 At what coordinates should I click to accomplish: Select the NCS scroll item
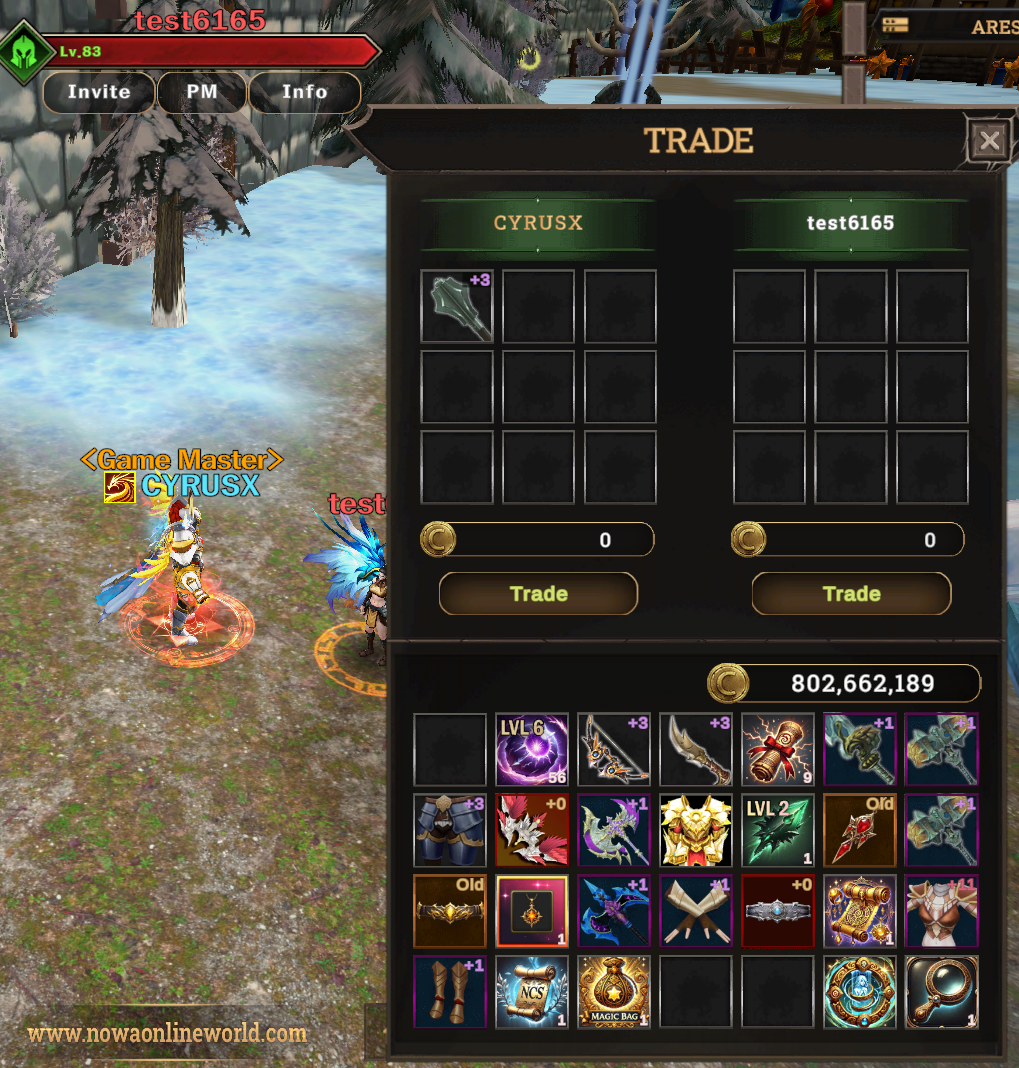pos(532,992)
